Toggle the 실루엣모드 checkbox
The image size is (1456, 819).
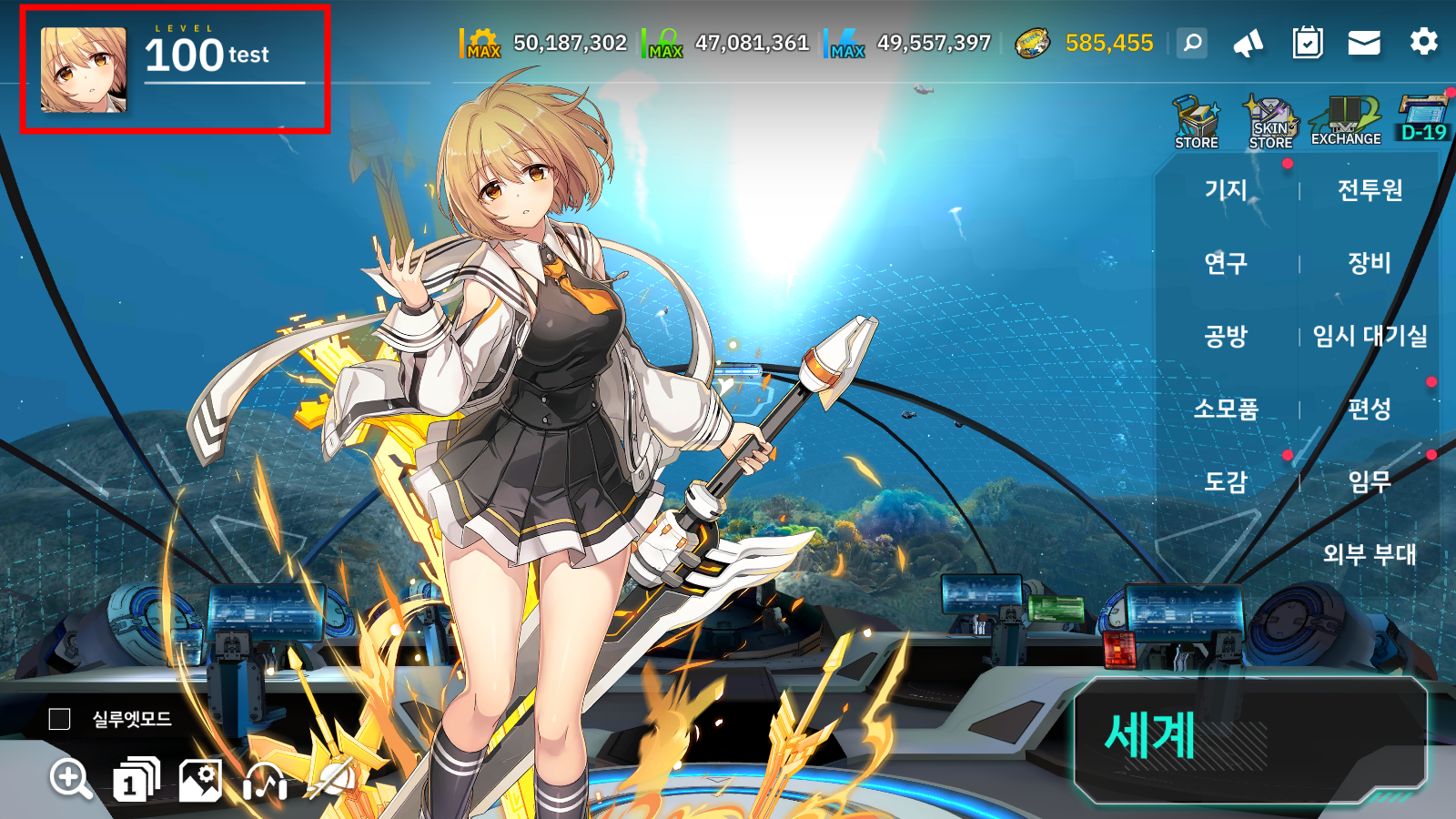(59, 719)
